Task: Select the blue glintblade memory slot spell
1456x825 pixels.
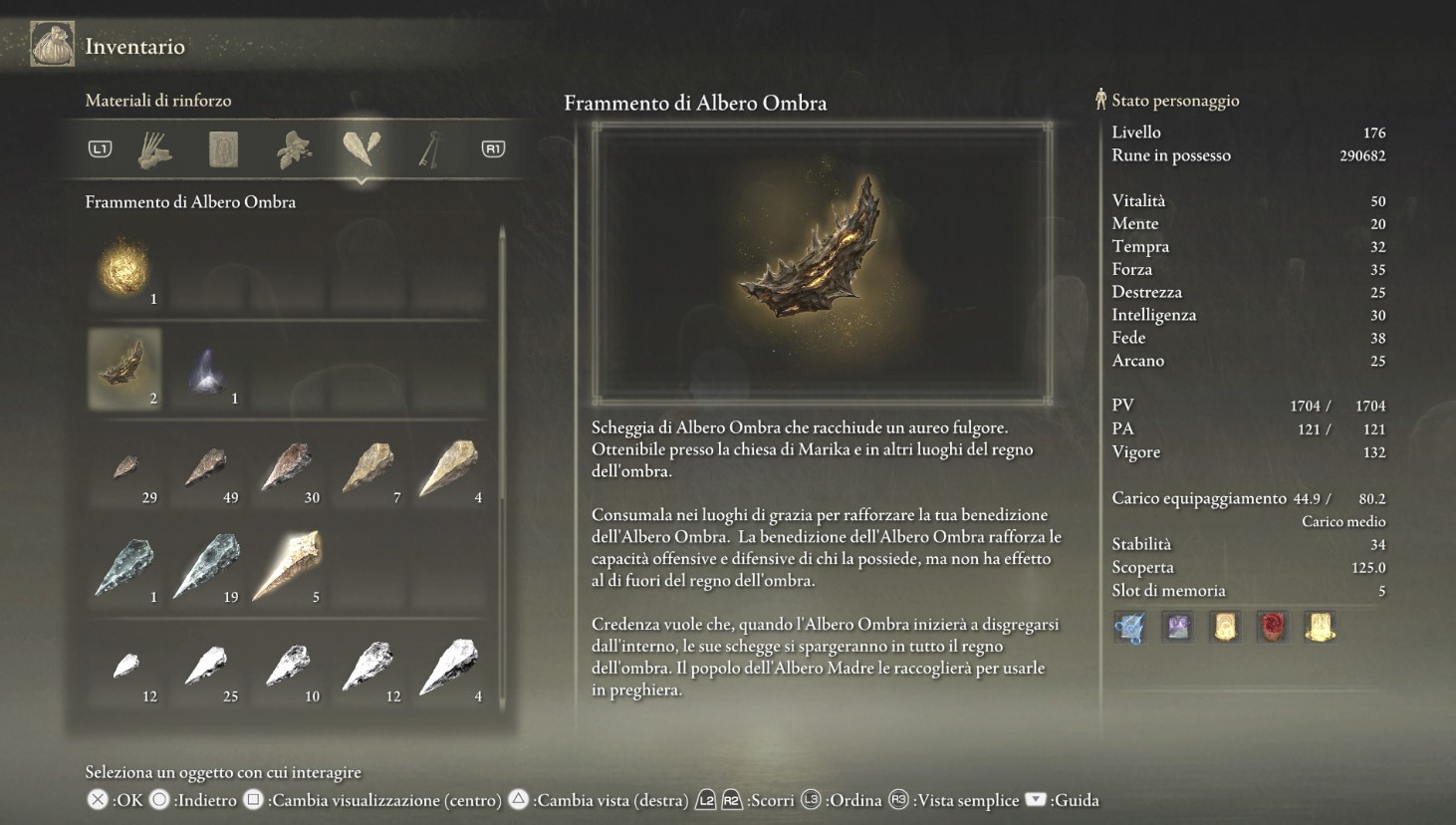Action: [x=1130, y=628]
